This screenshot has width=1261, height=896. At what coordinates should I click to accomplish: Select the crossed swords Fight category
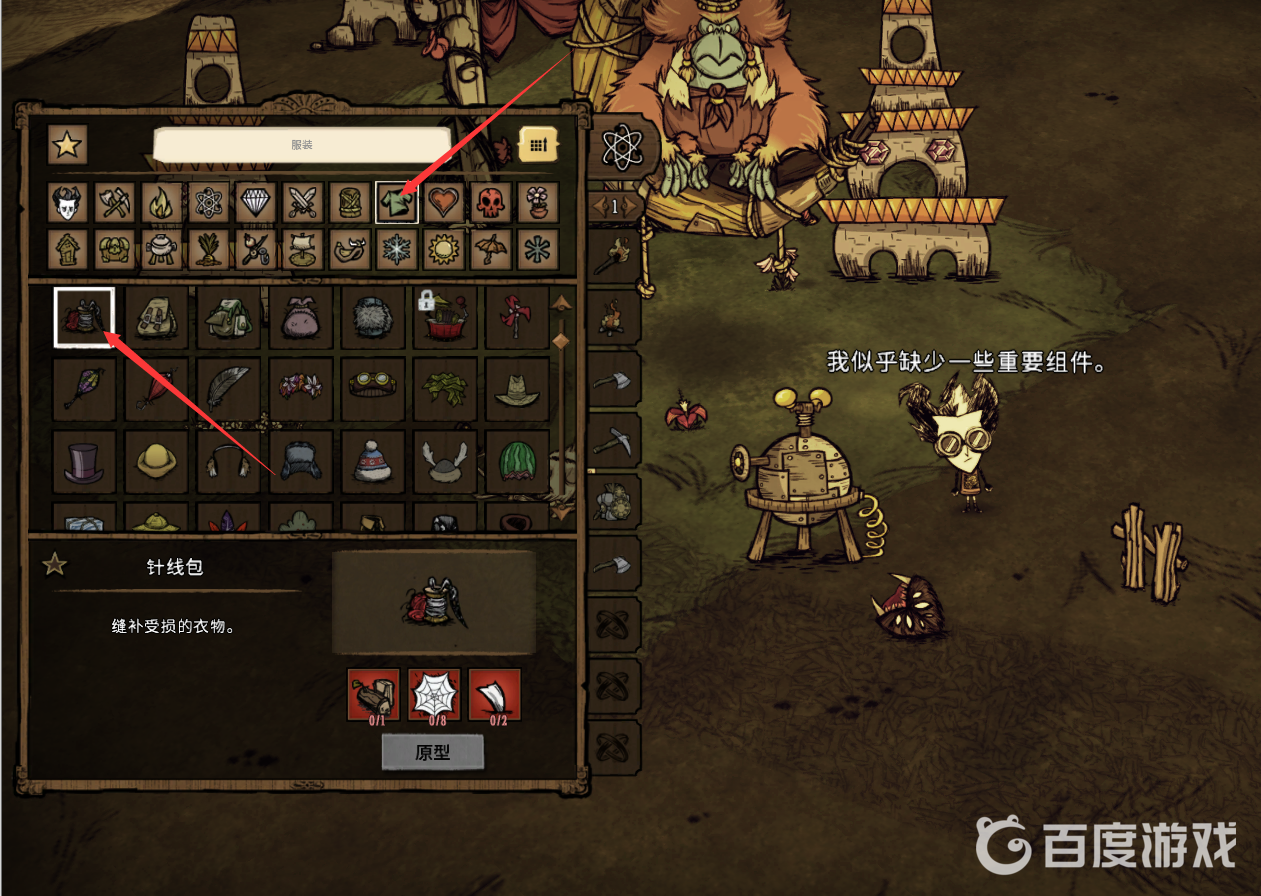[302, 203]
